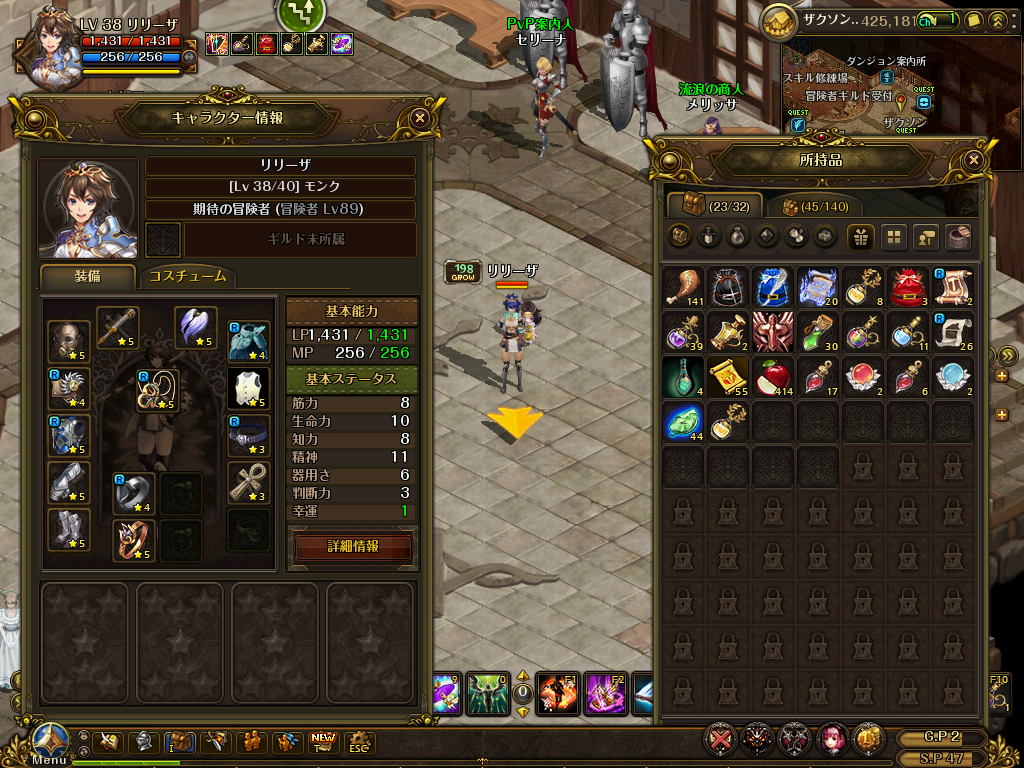Image resolution: width=1024 pixels, height=768 pixels.
Task: Select the equipped ankh accessory slot
Action: point(248,483)
